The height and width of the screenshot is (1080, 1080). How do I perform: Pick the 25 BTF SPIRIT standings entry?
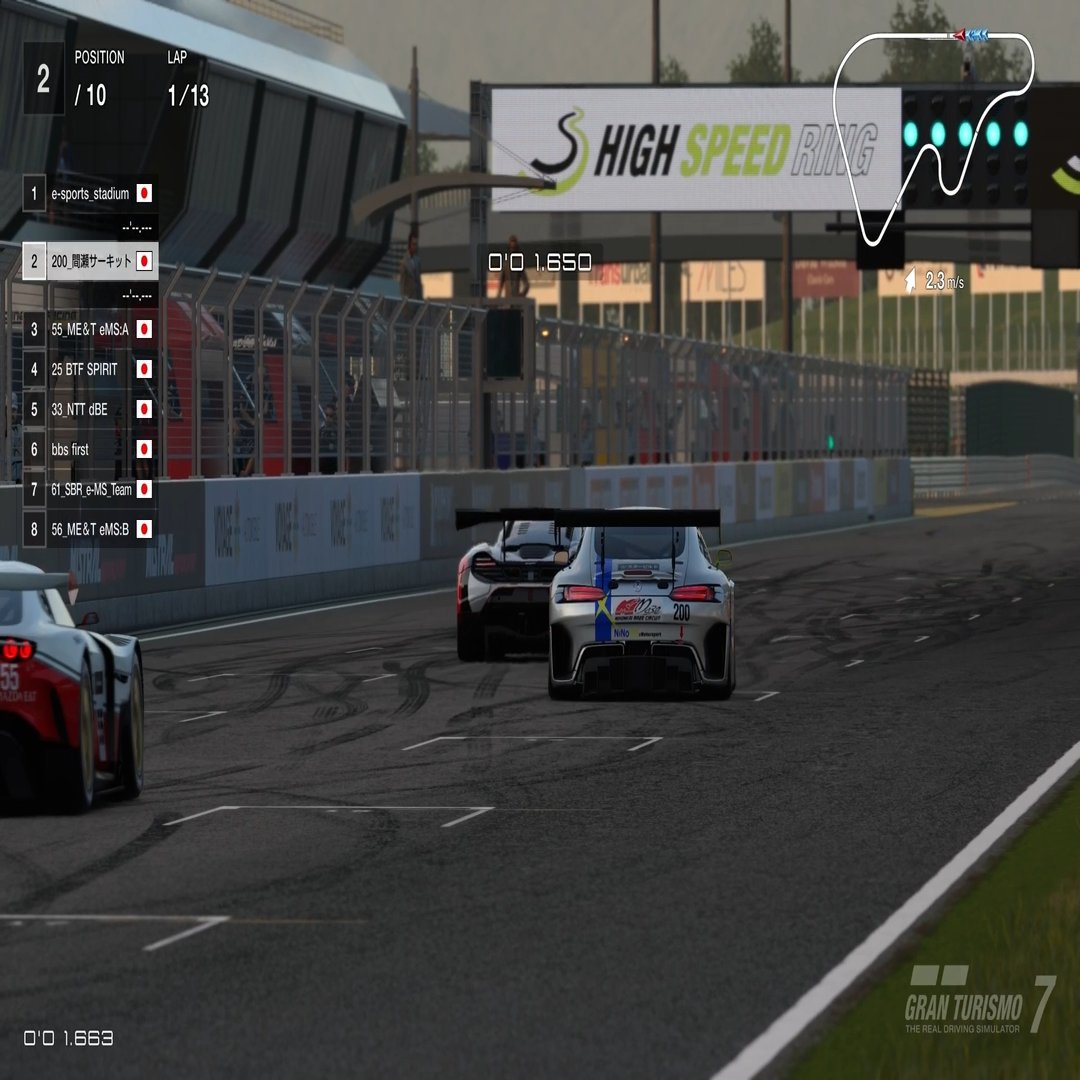pyautogui.click(x=90, y=369)
